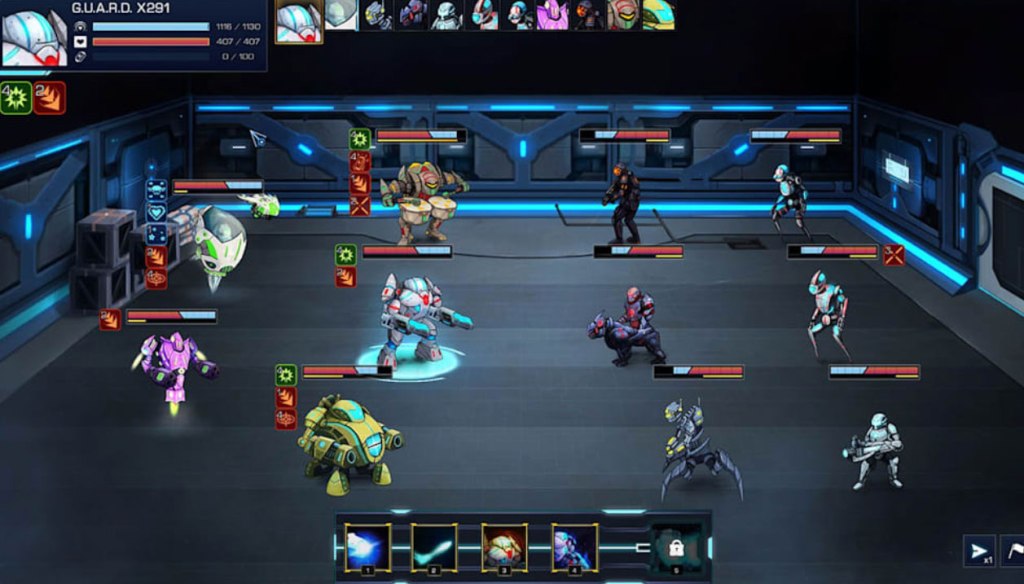Trigger the blue and purple mech ability in slot 4

click(x=575, y=546)
